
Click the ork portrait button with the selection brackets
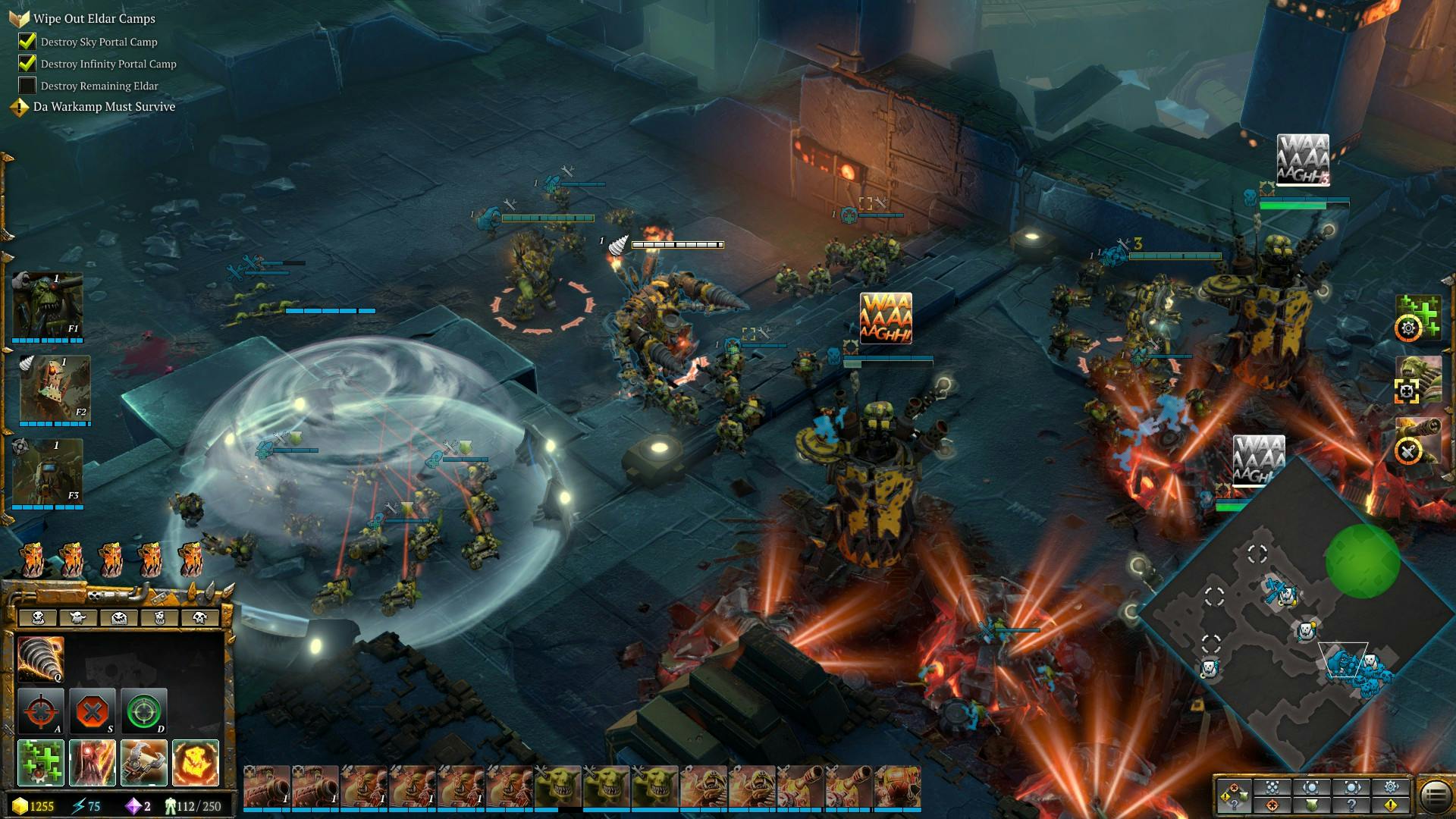(1417, 379)
